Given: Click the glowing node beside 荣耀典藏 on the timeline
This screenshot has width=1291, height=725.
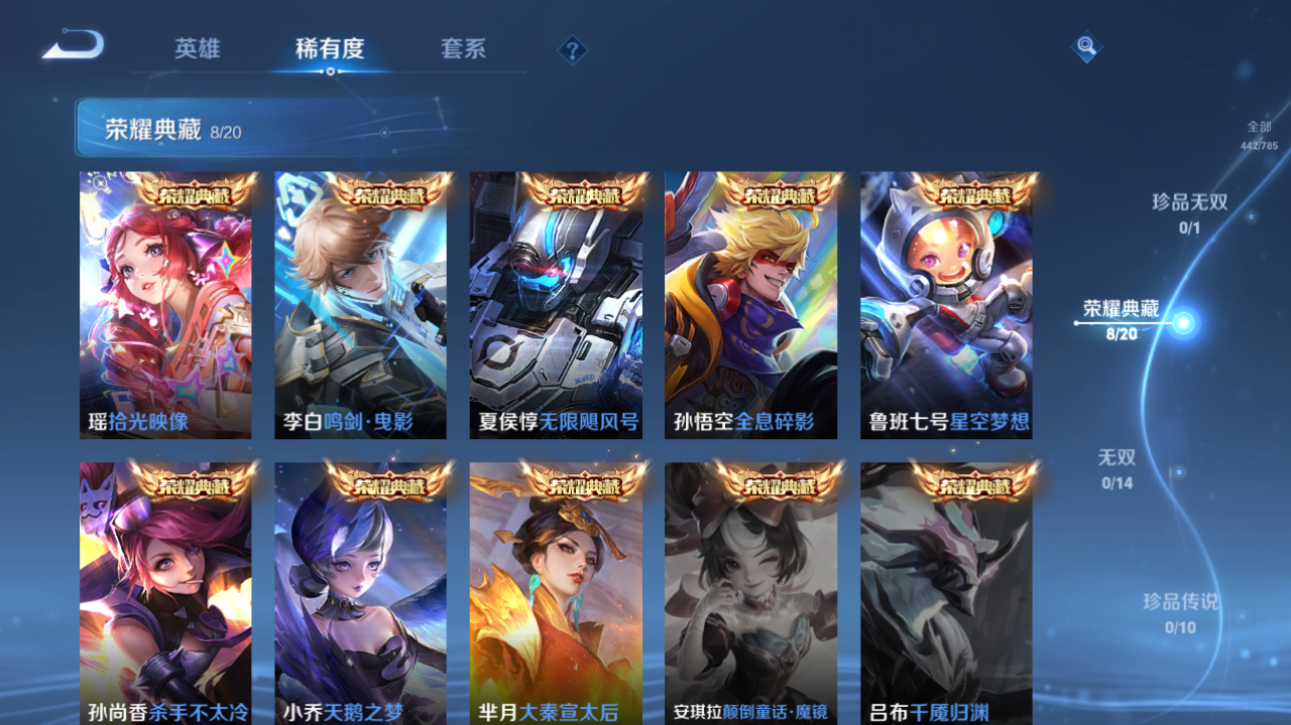Looking at the screenshot, I should point(1181,321).
